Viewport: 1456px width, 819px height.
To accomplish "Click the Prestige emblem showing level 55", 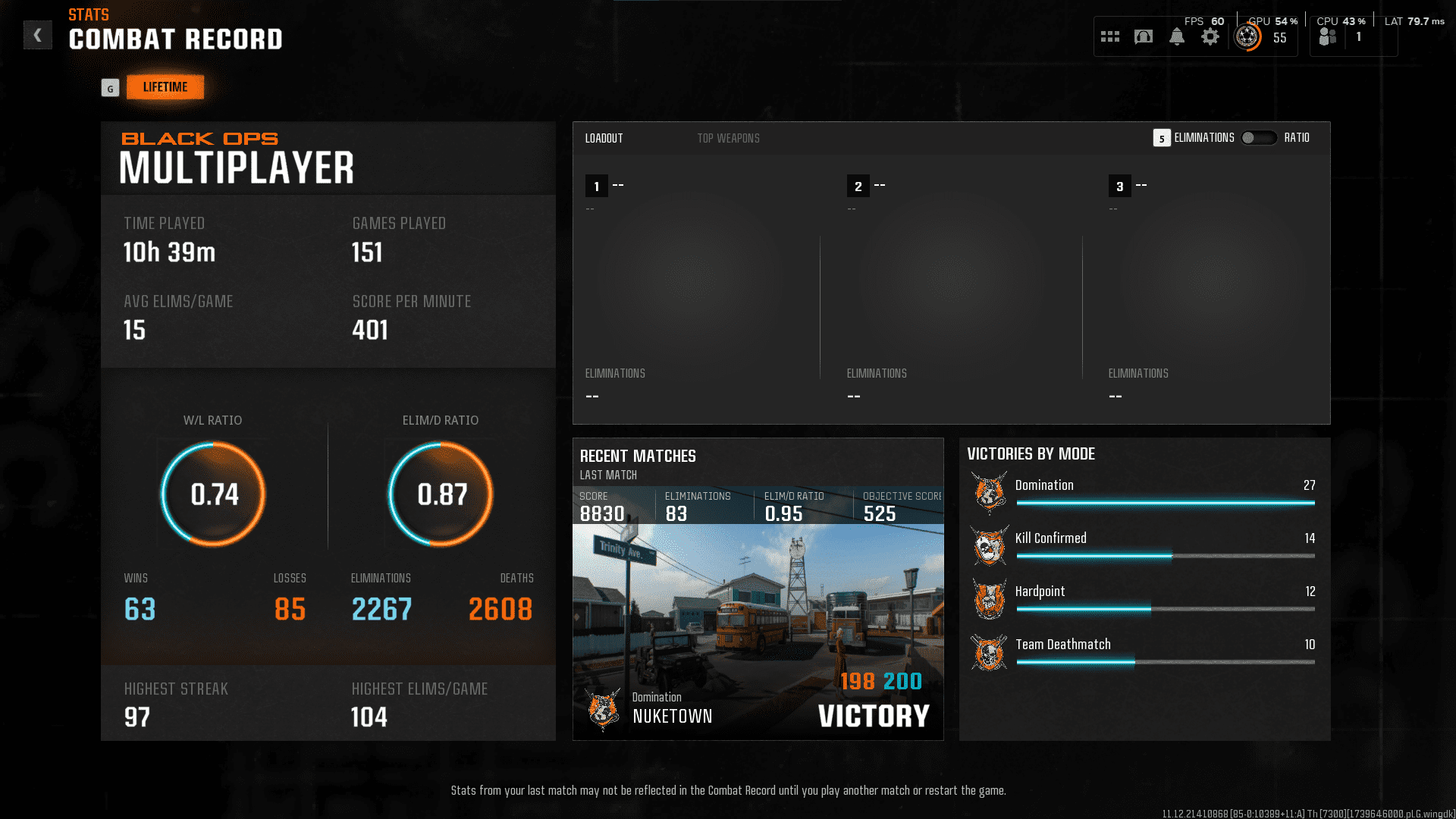I will click(1247, 36).
